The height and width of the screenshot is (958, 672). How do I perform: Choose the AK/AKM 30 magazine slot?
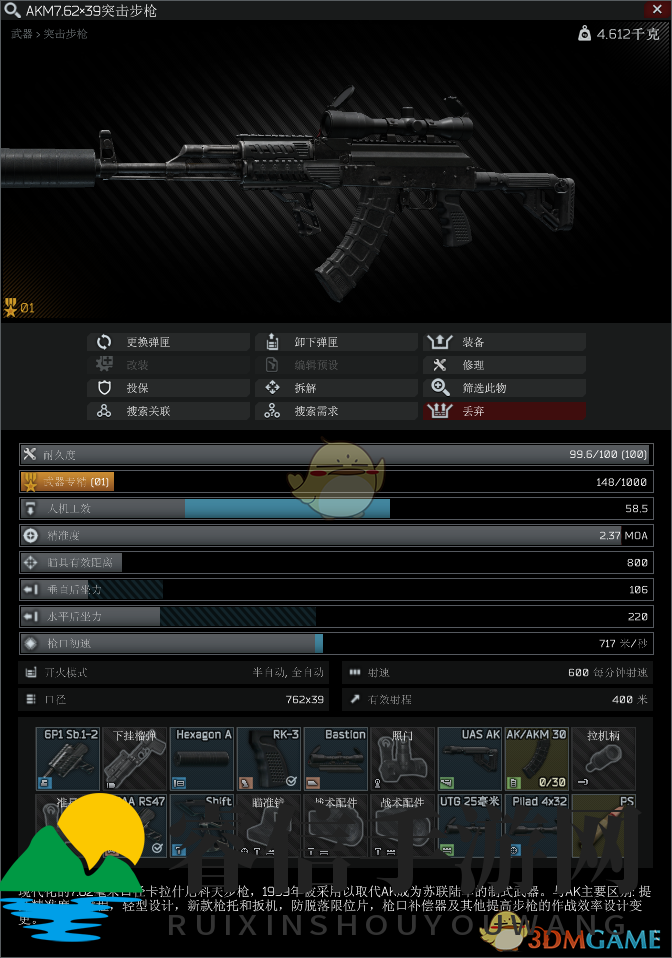coord(537,758)
